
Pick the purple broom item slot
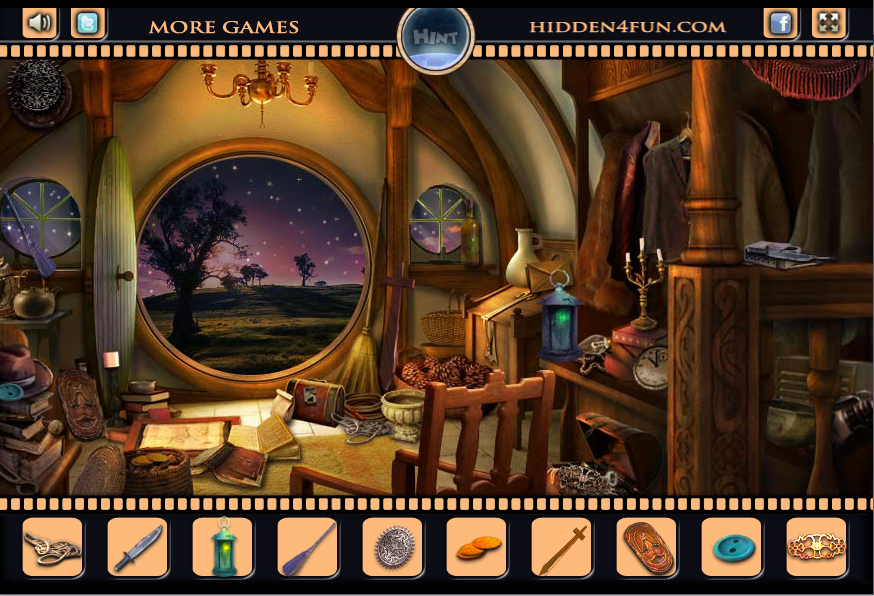click(308, 547)
